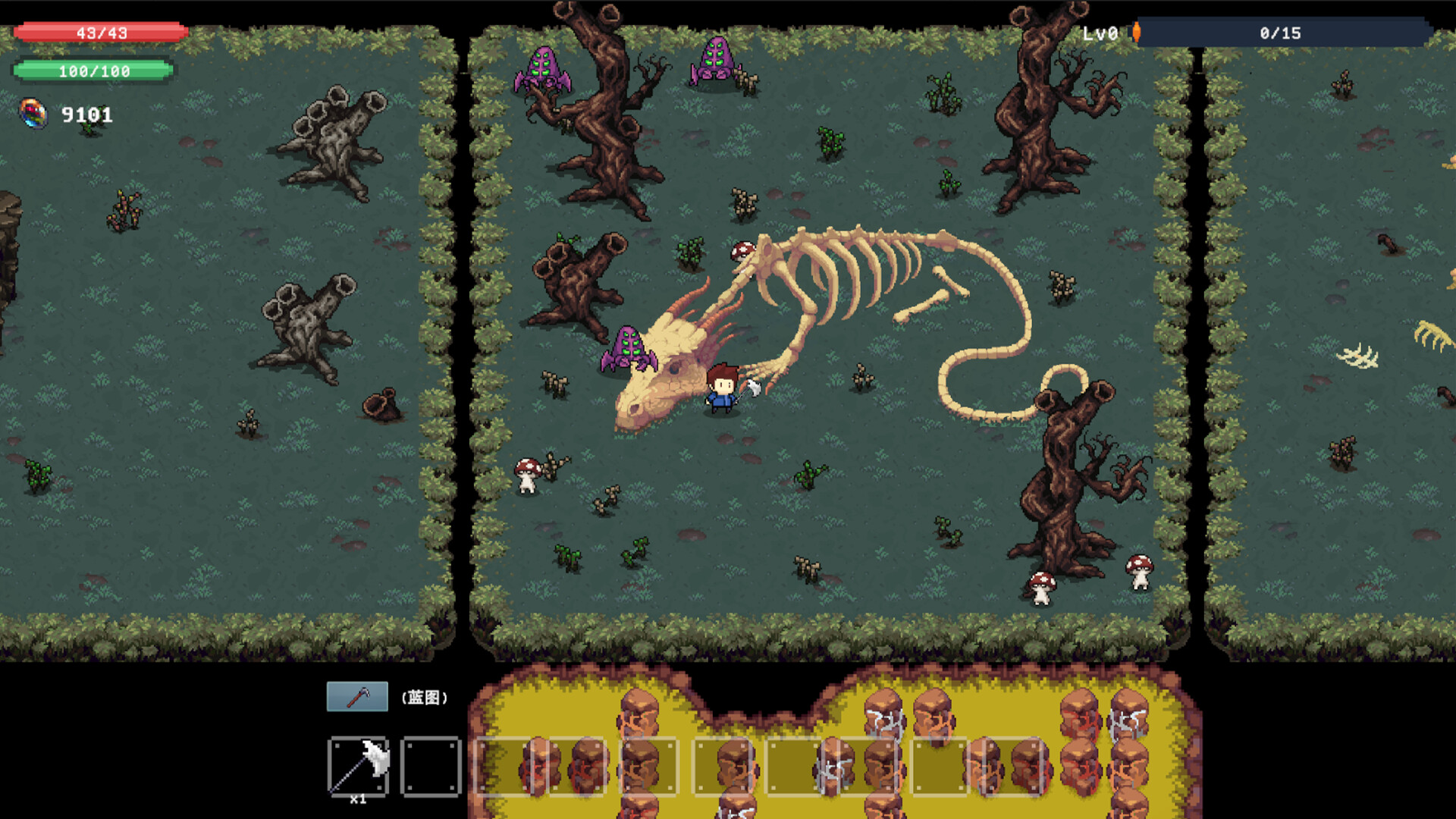Viewport: 1456px width, 819px height.
Task: Click the green 100/100 mana bar
Action: [x=95, y=72]
